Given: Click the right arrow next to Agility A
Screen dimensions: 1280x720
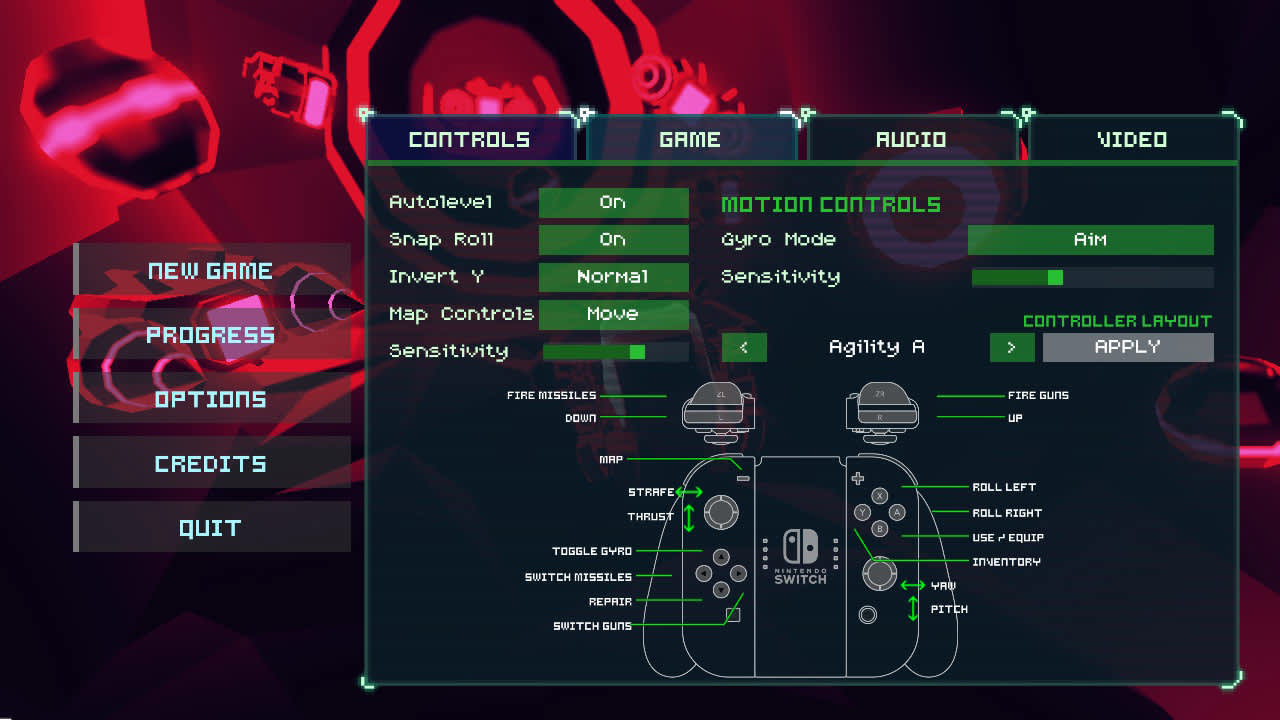Looking at the screenshot, I should pyautogui.click(x=1013, y=347).
